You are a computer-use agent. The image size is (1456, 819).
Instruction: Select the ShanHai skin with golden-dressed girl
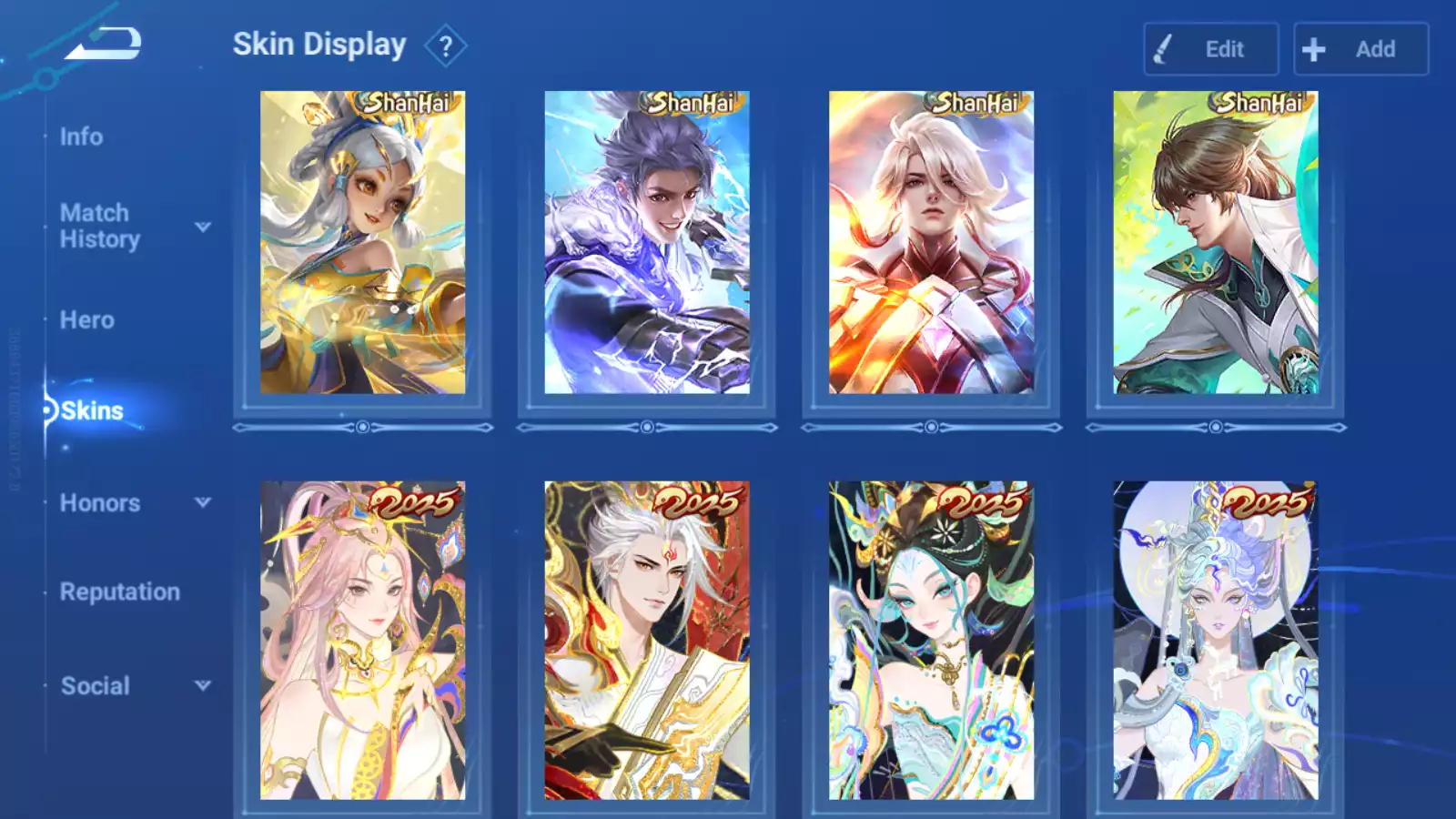click(362, 243)
